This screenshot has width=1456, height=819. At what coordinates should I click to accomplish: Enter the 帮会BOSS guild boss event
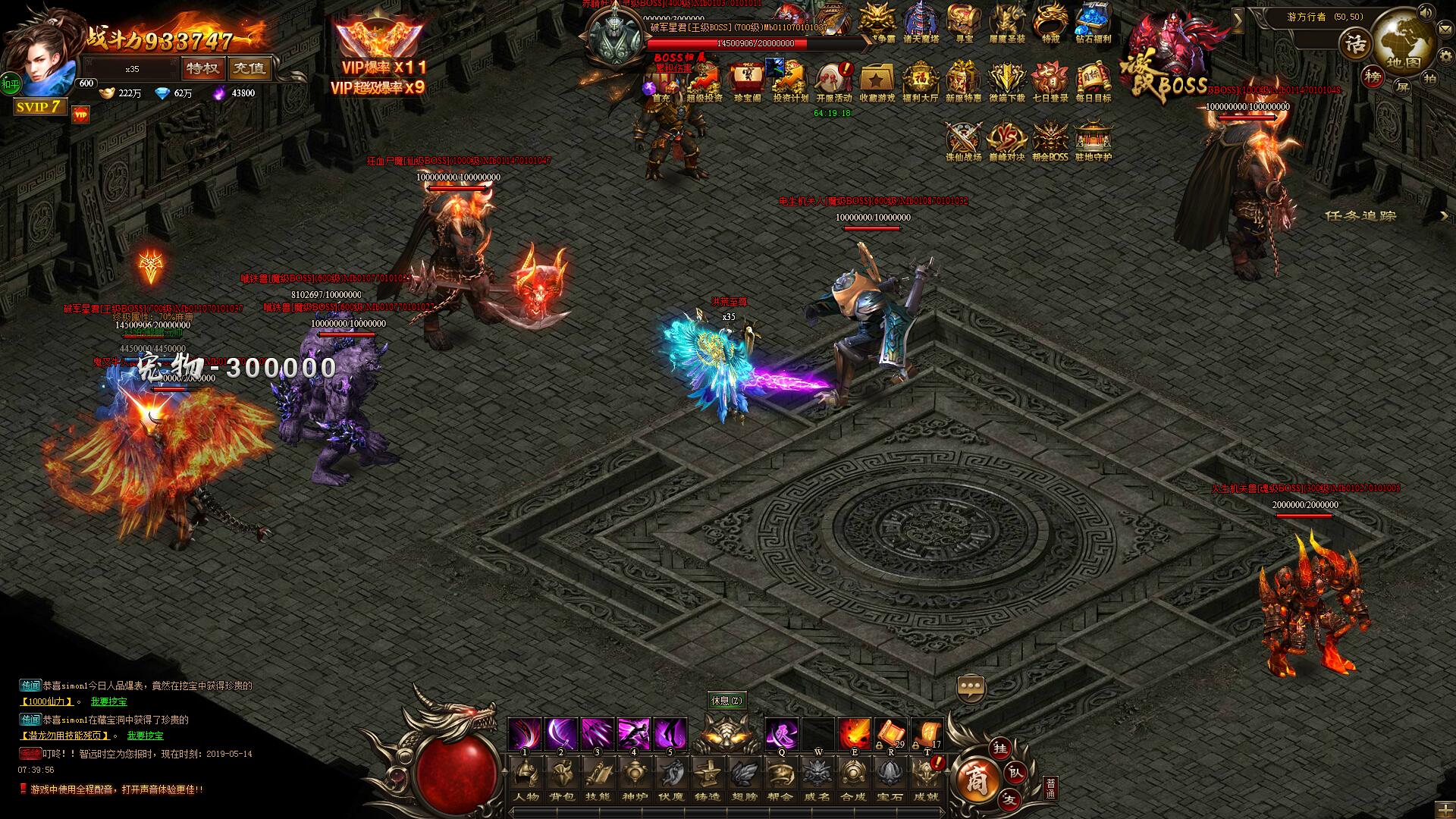[x=1050, y=141]
